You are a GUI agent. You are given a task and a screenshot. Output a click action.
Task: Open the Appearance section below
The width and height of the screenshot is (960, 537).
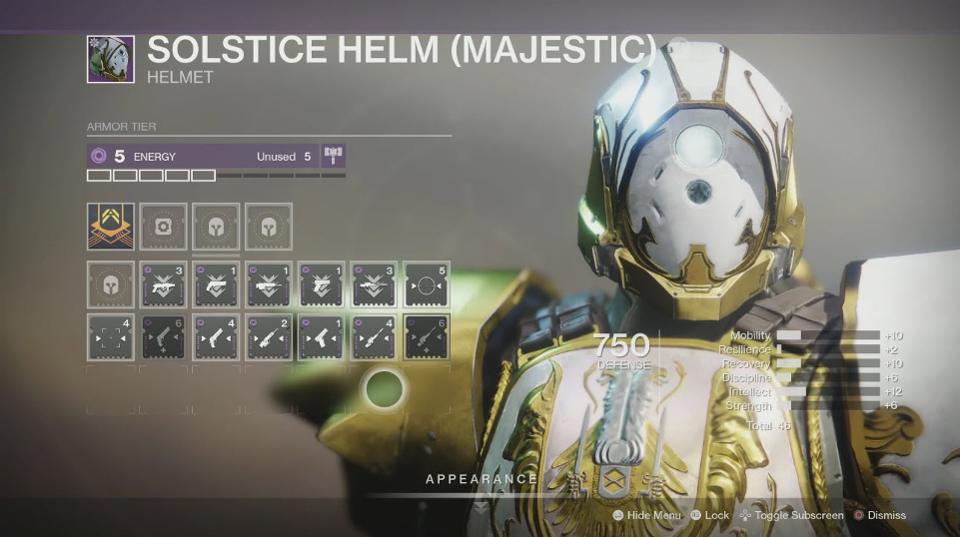pyautogui.click(x=481, y=480)
